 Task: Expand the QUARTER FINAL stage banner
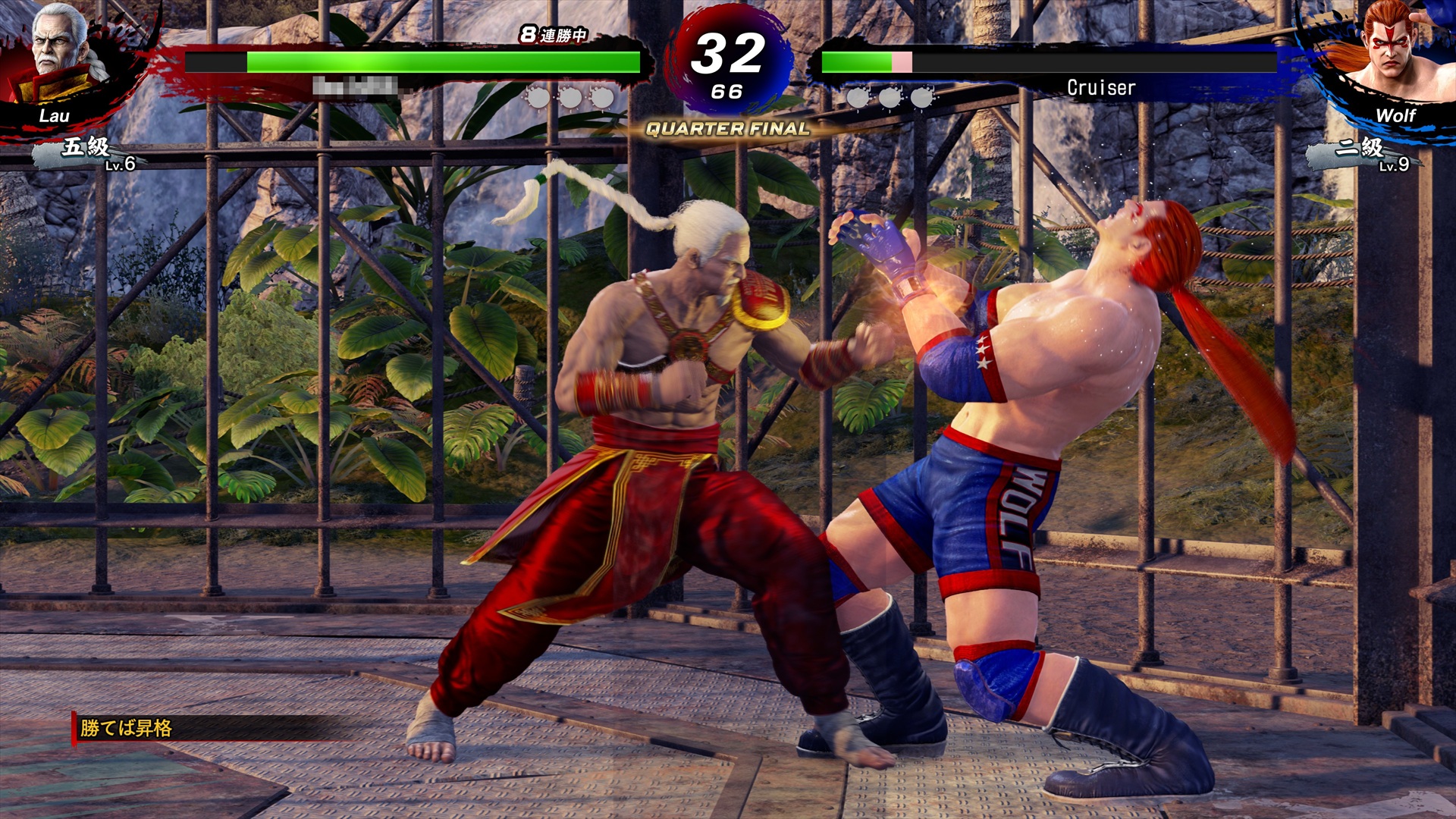(x=726, y=129)
